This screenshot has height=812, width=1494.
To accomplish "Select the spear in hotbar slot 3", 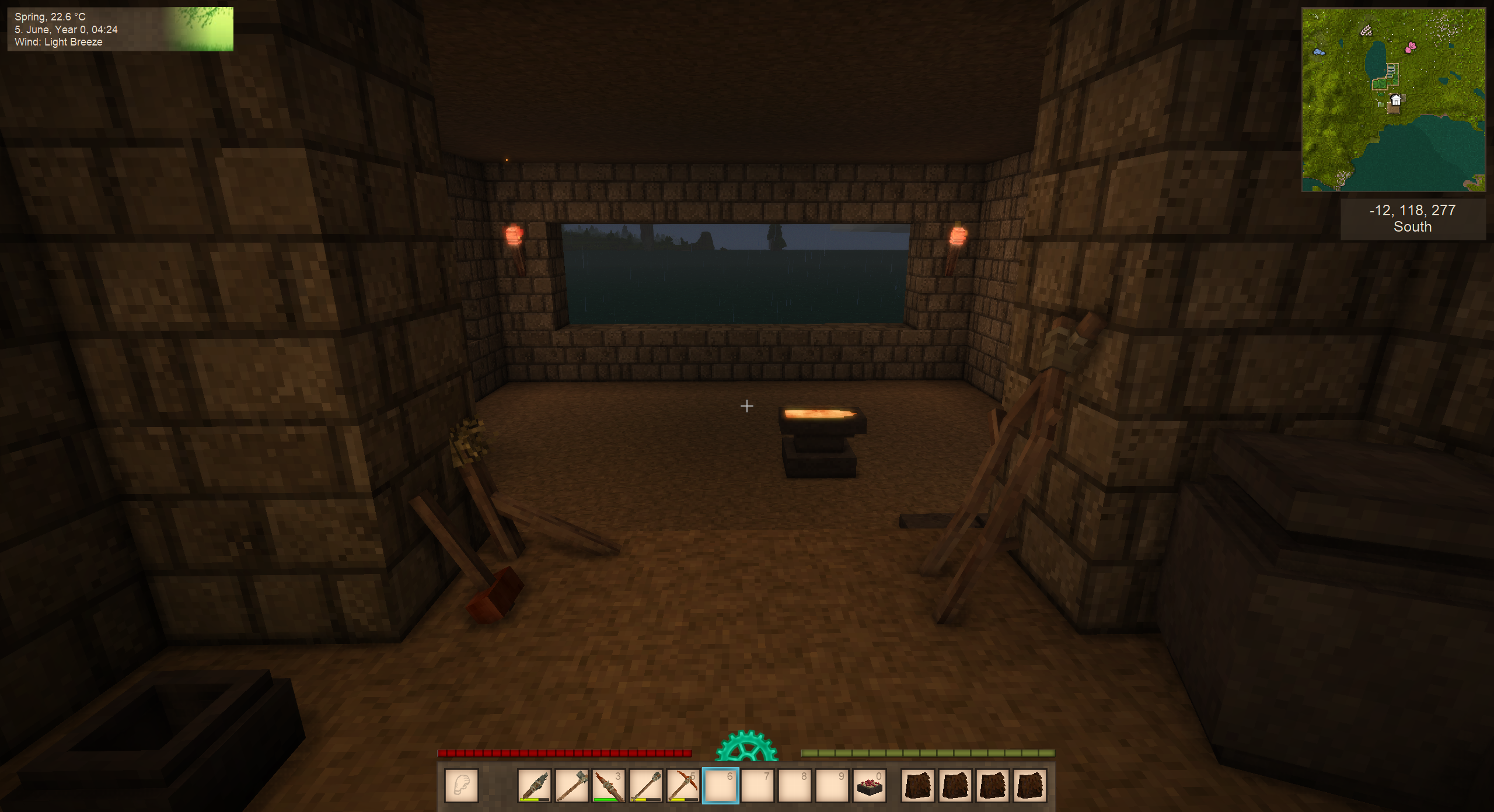I will coord(608,786).
